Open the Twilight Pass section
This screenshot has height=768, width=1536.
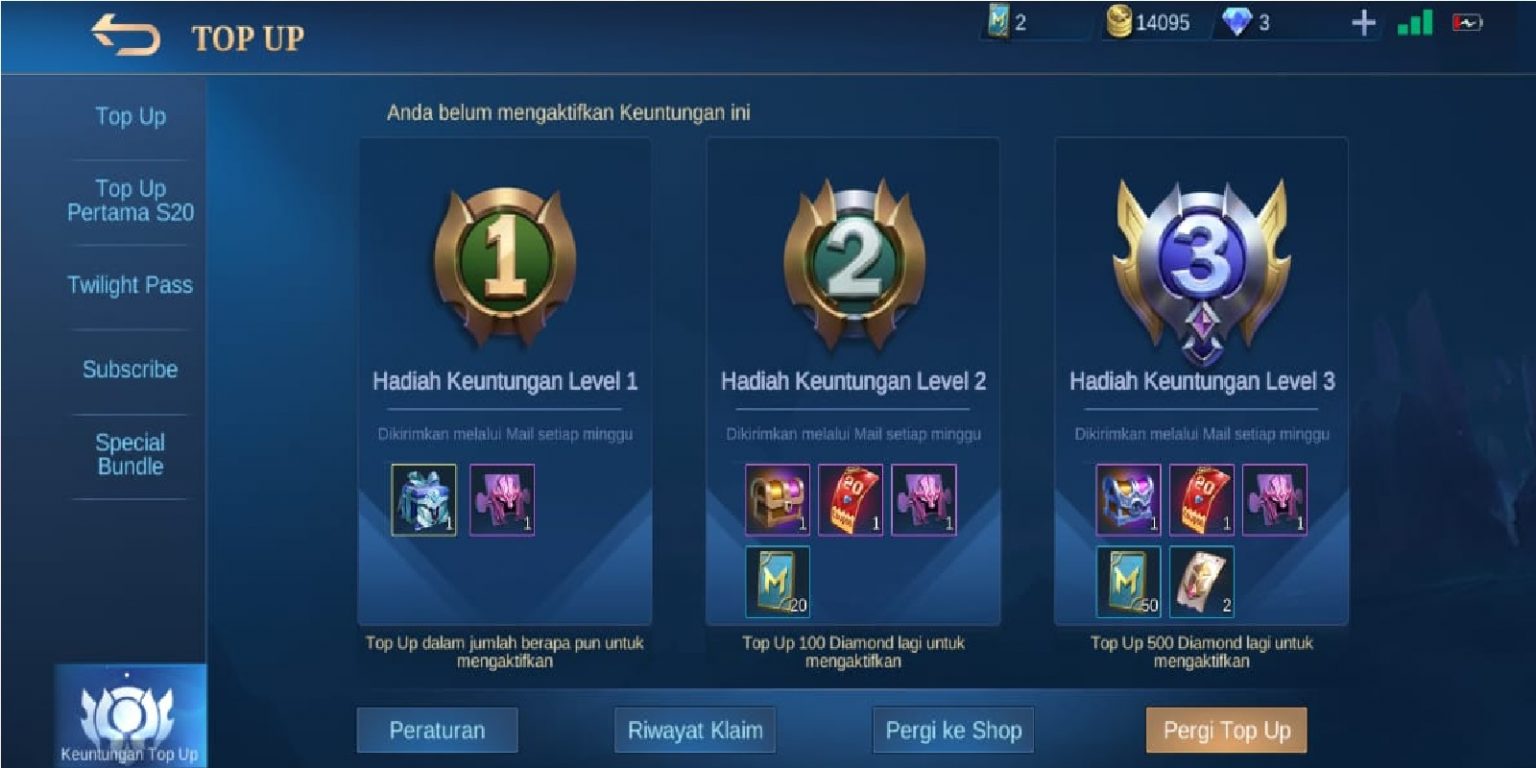point(129,285)
